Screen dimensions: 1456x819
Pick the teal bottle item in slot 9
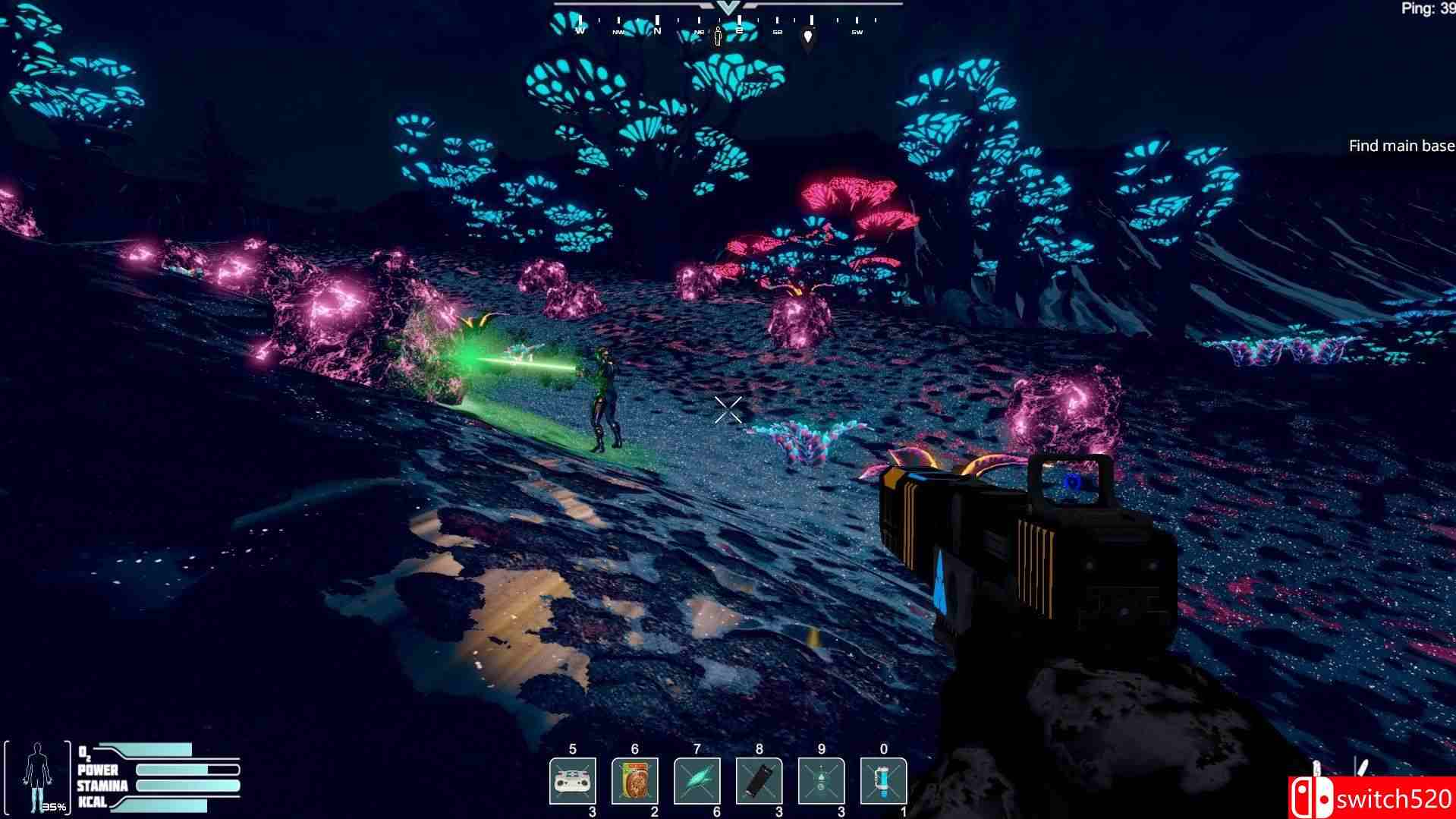click(821, 780)
